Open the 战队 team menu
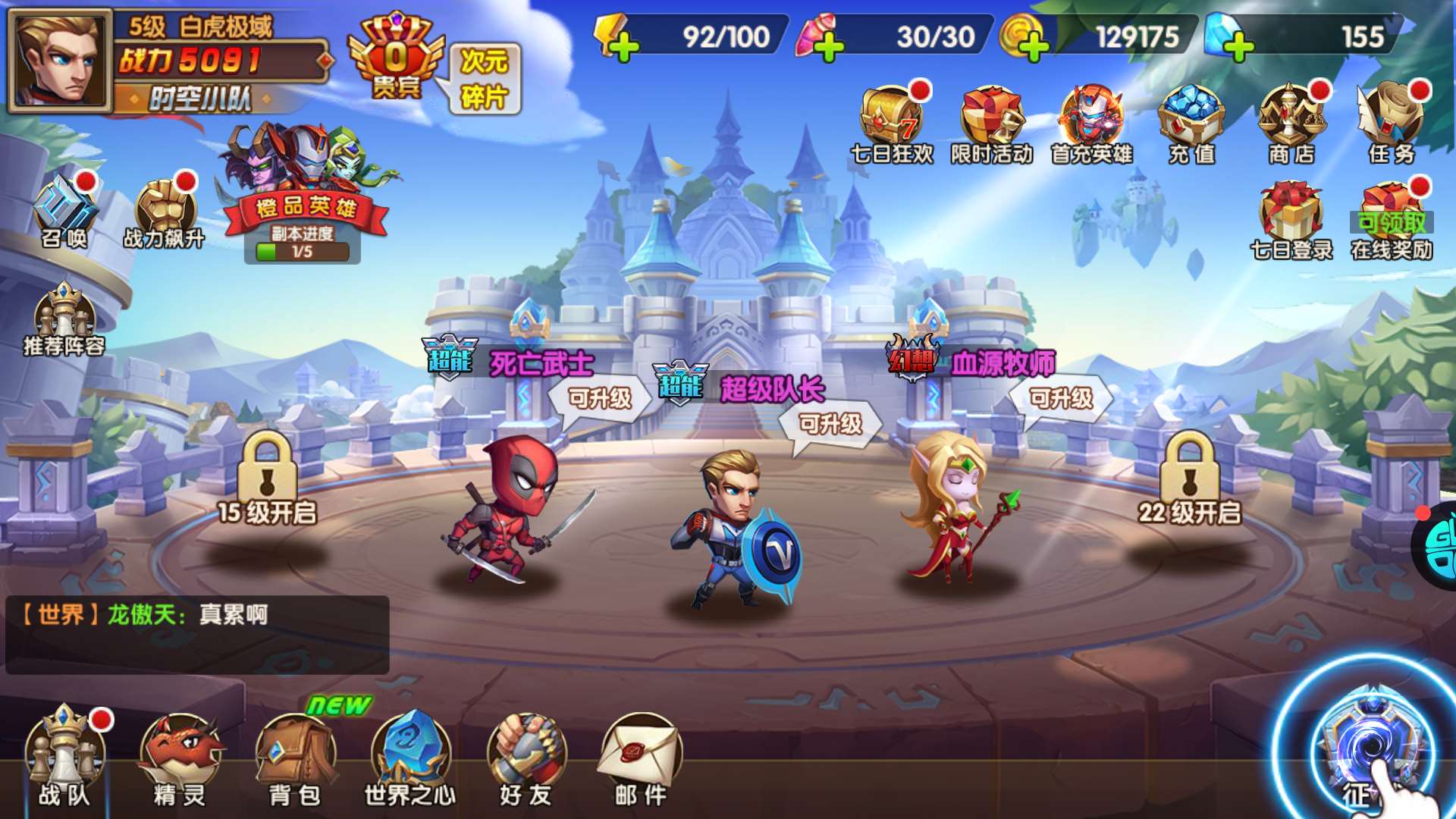 point(64,758)
